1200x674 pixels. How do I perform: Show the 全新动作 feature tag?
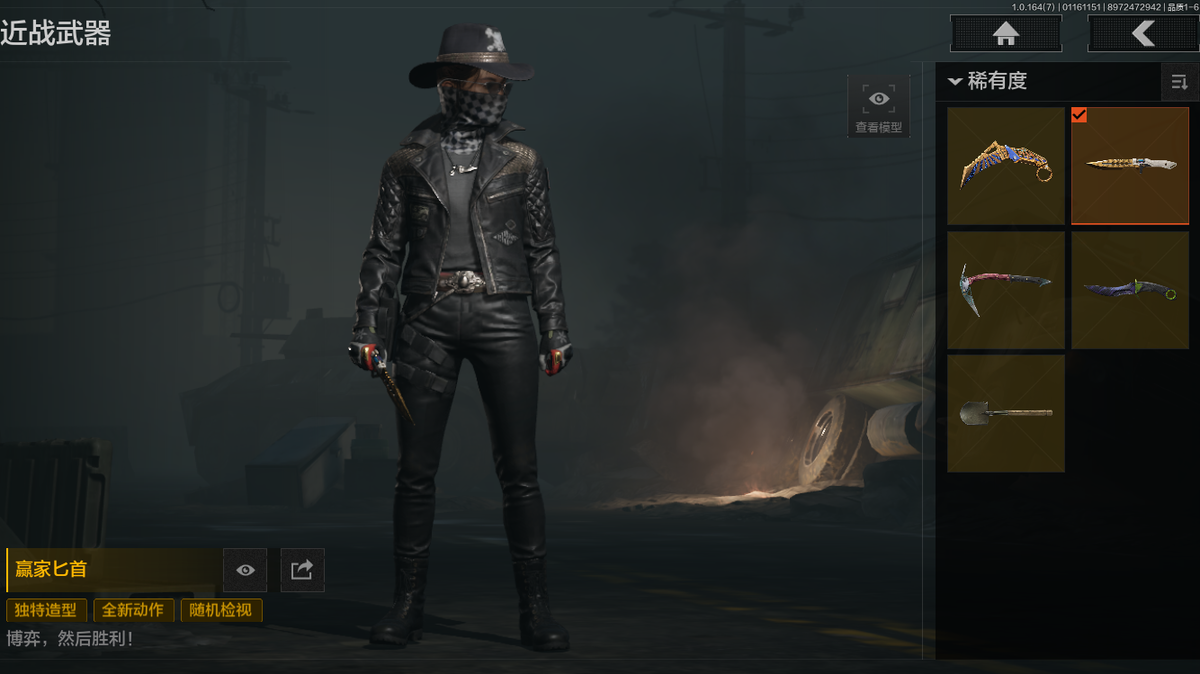tap(134, 610)
